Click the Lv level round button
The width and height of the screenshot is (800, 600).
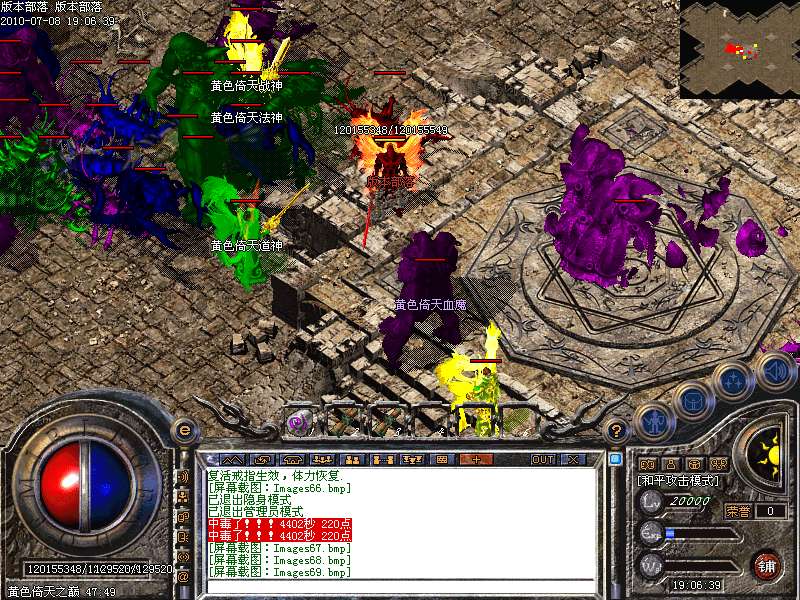(x=651, y=500)
